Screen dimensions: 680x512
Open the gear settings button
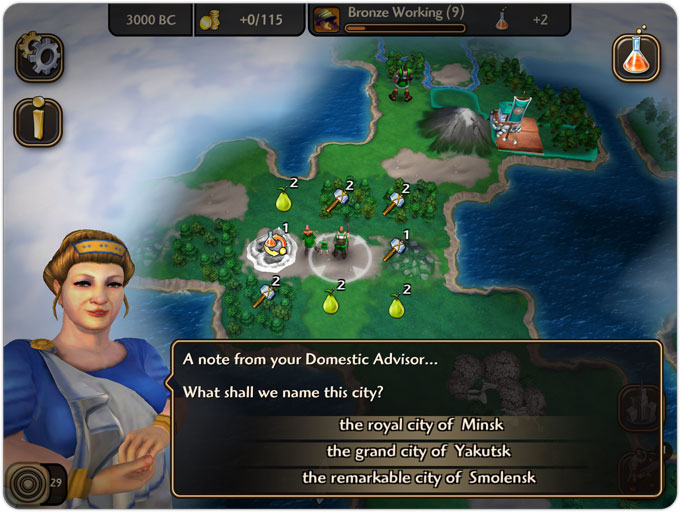coord(39,58)
